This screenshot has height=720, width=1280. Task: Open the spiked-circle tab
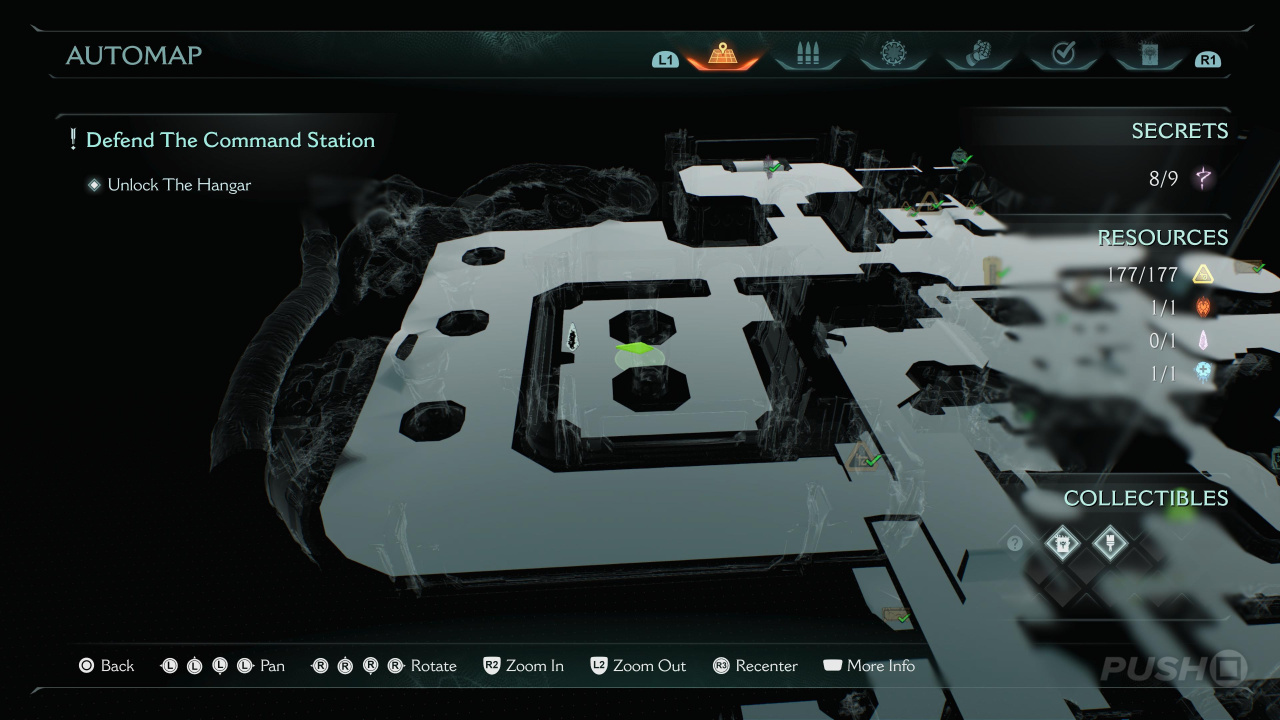click(892, 55)
